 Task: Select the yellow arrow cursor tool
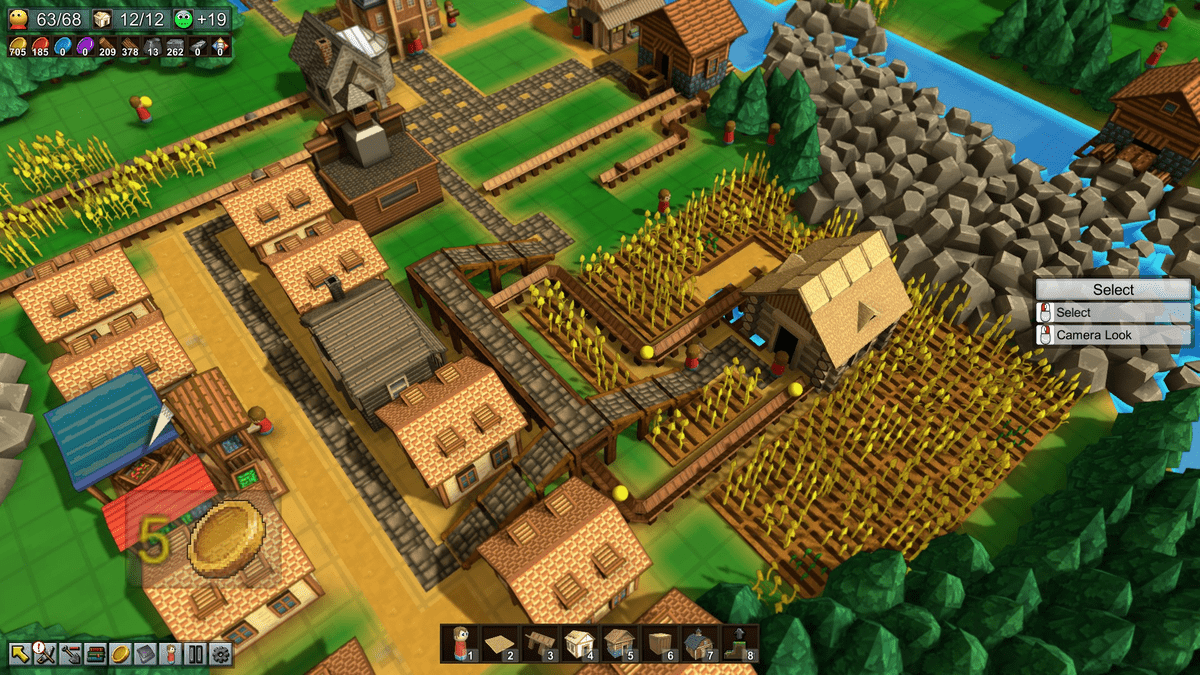pos(18,655)
